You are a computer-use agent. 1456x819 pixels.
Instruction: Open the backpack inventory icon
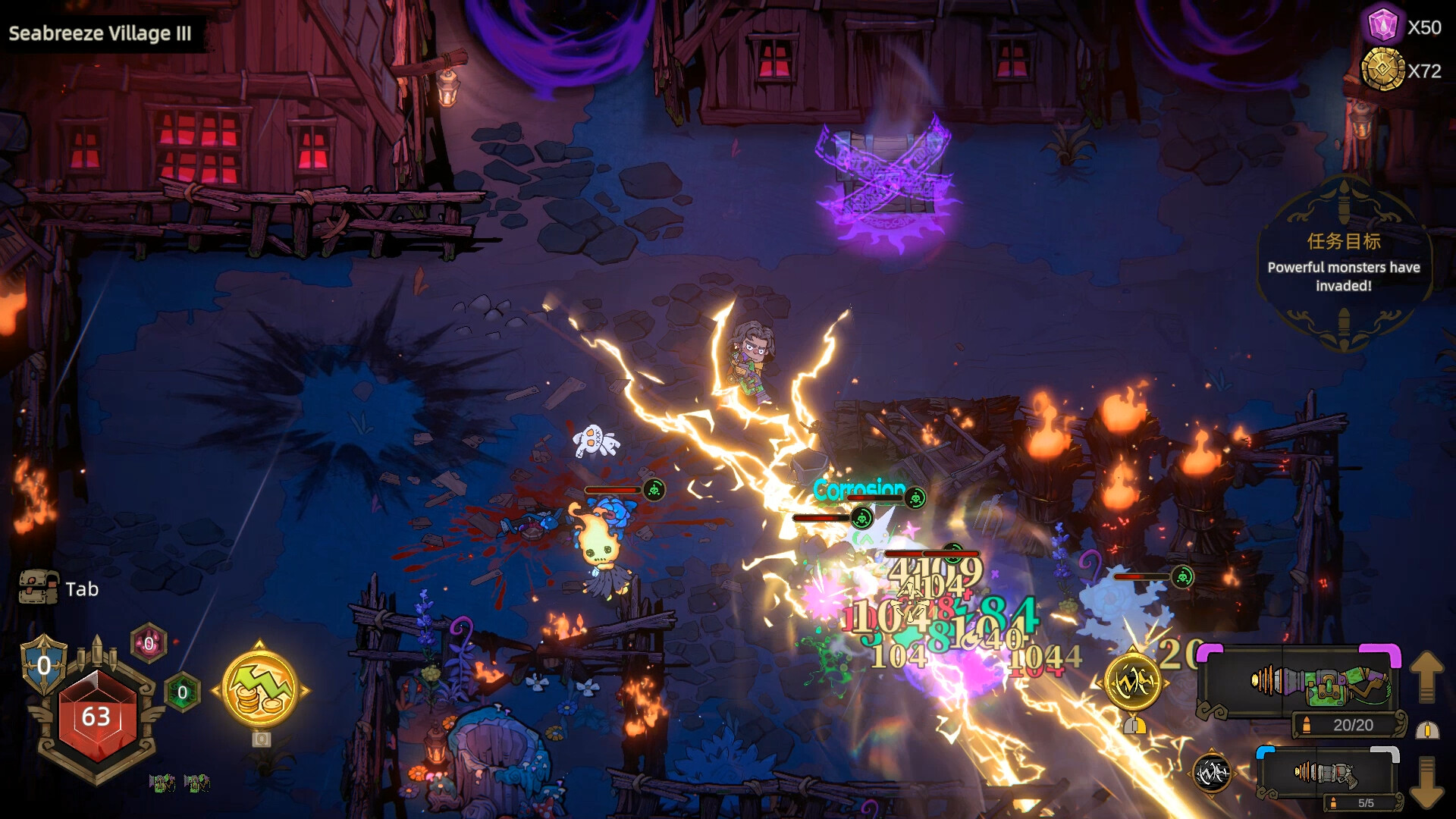(38, 588)
